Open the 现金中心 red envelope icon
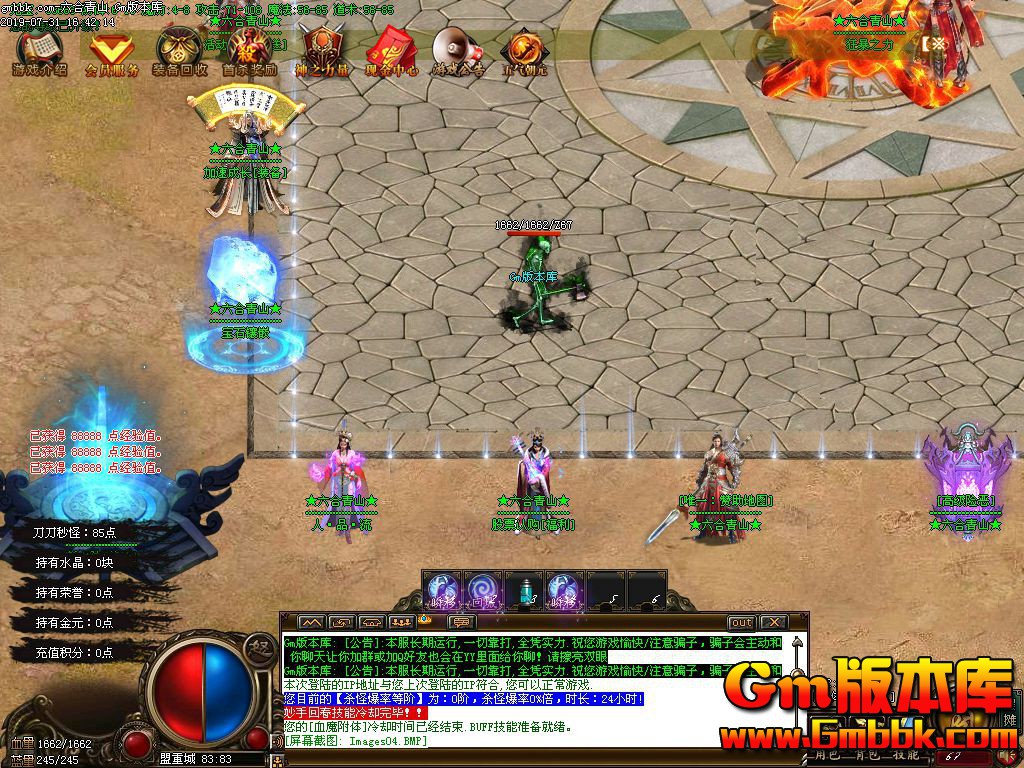The image size is (1024, 768). [388, 52]
